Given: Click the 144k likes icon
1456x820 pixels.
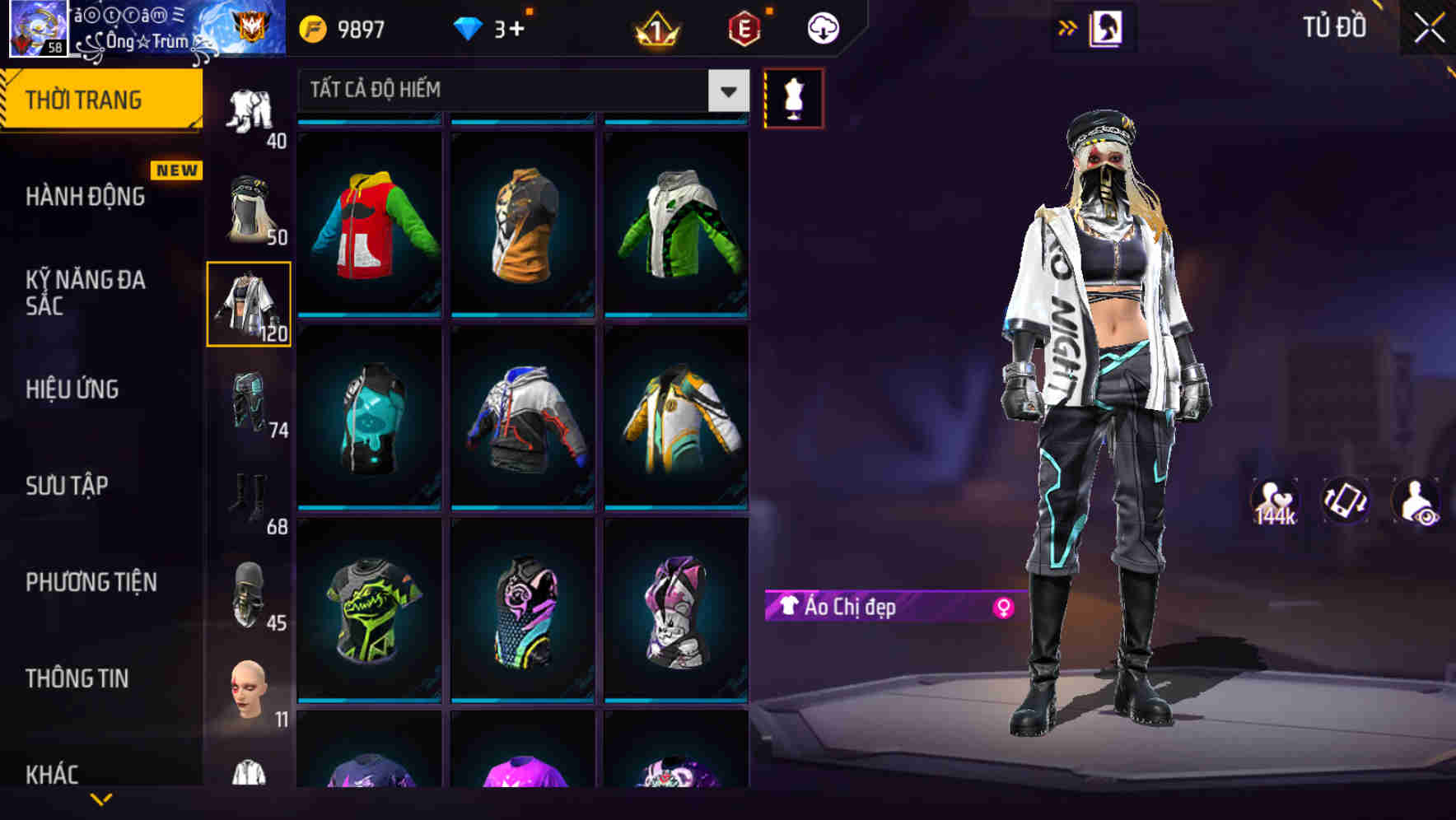Looking at the screenshot, I should (x=1272, y=501).
